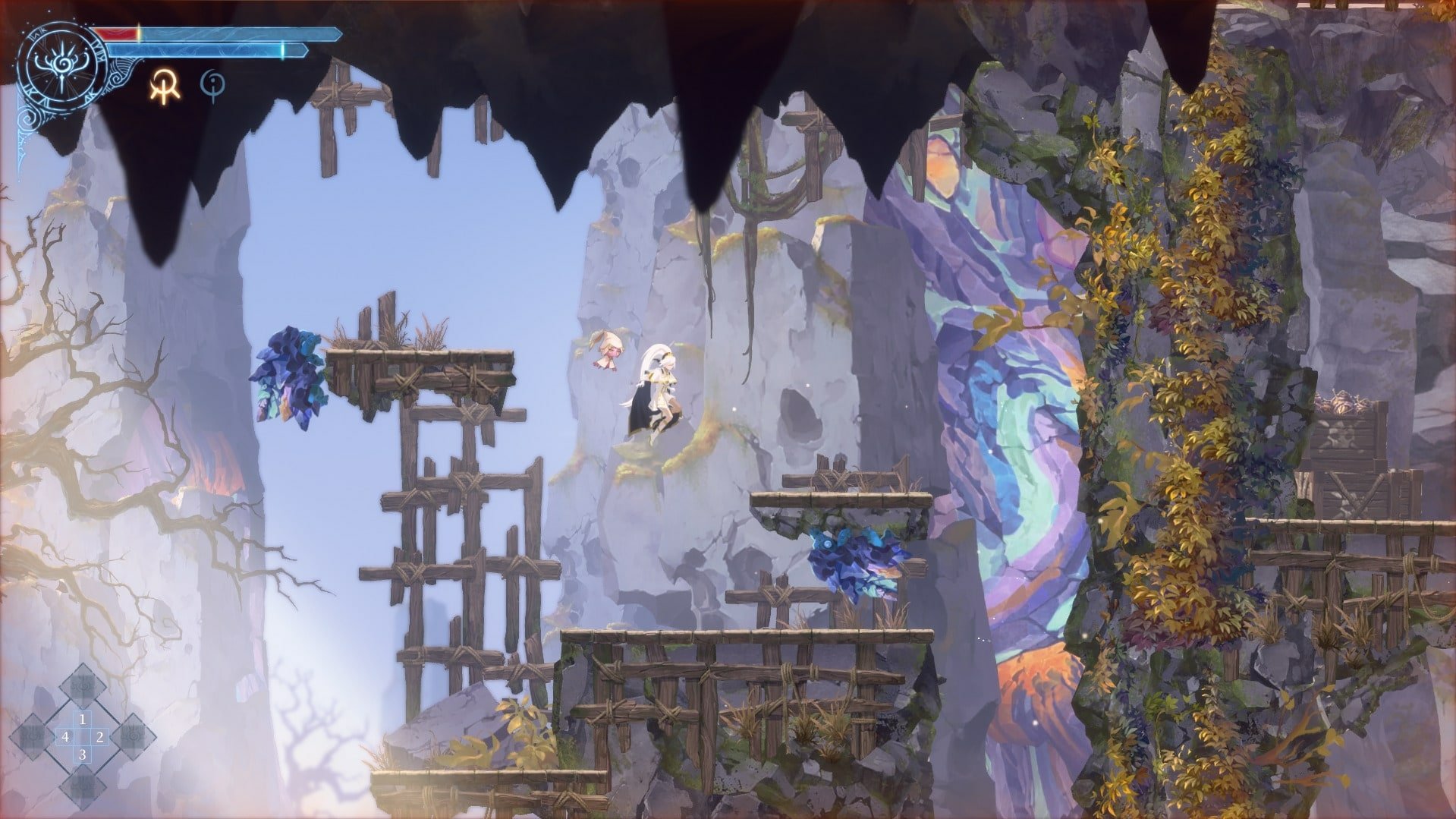Select the top diamond skill slot
Screen dimensions: 1456x819
click(83, 686)
